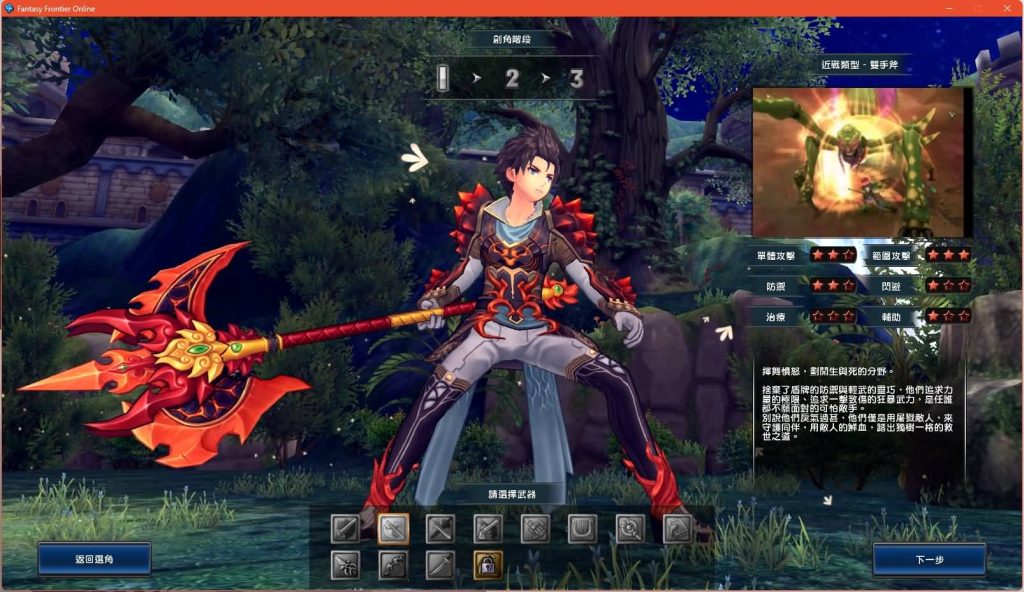Pick the harp weapon icon
The width and height of the screenshot is (1024, 592).
[583, 527]
